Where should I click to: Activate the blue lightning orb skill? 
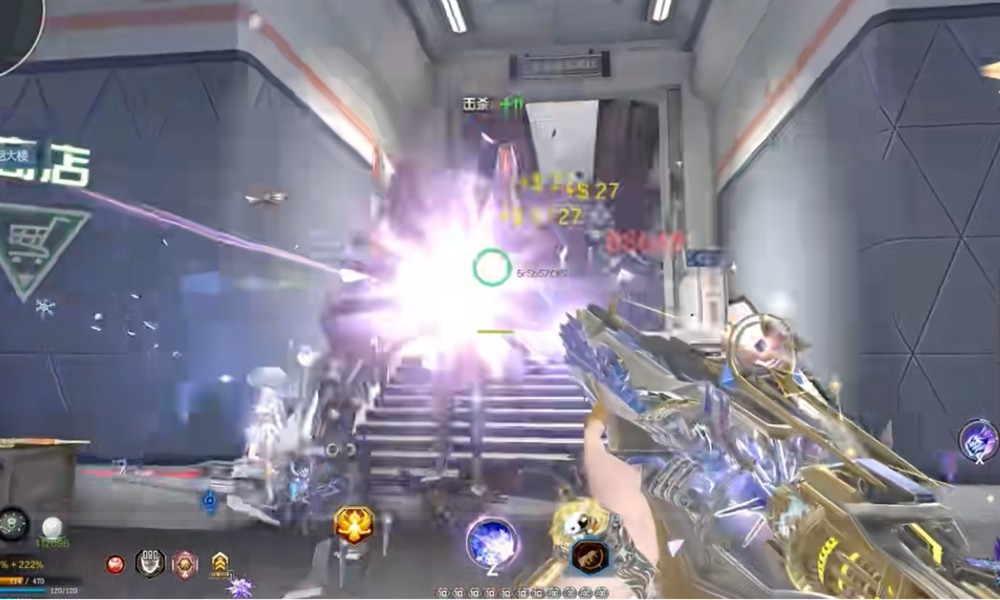(491, 541)
